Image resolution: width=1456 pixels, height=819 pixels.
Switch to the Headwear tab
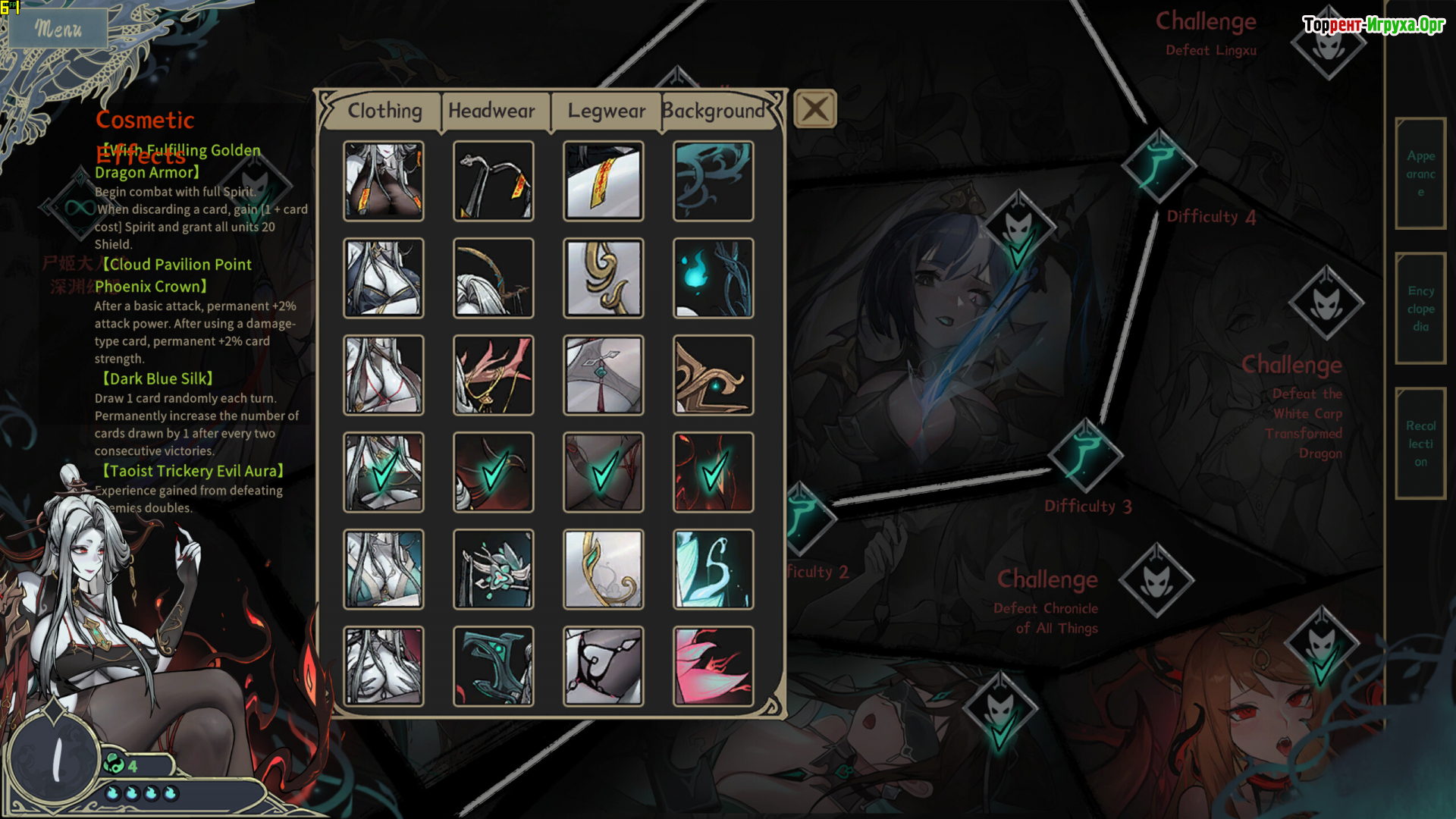[x=491, y=111]
